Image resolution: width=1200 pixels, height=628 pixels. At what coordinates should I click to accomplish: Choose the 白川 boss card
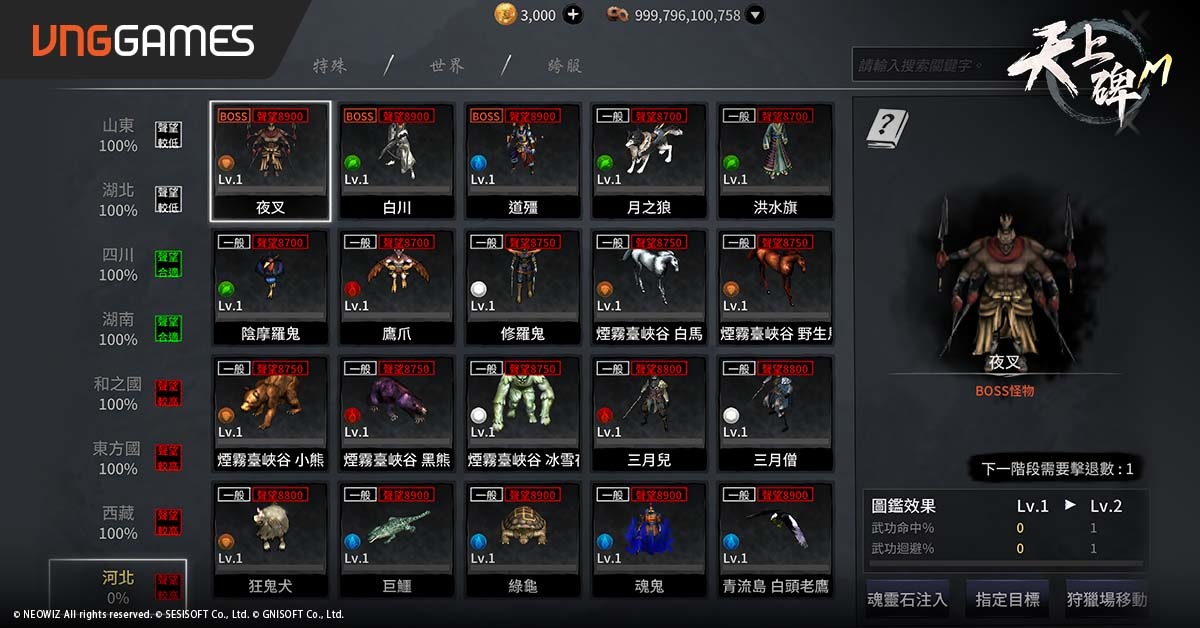(x=396, y=161)
